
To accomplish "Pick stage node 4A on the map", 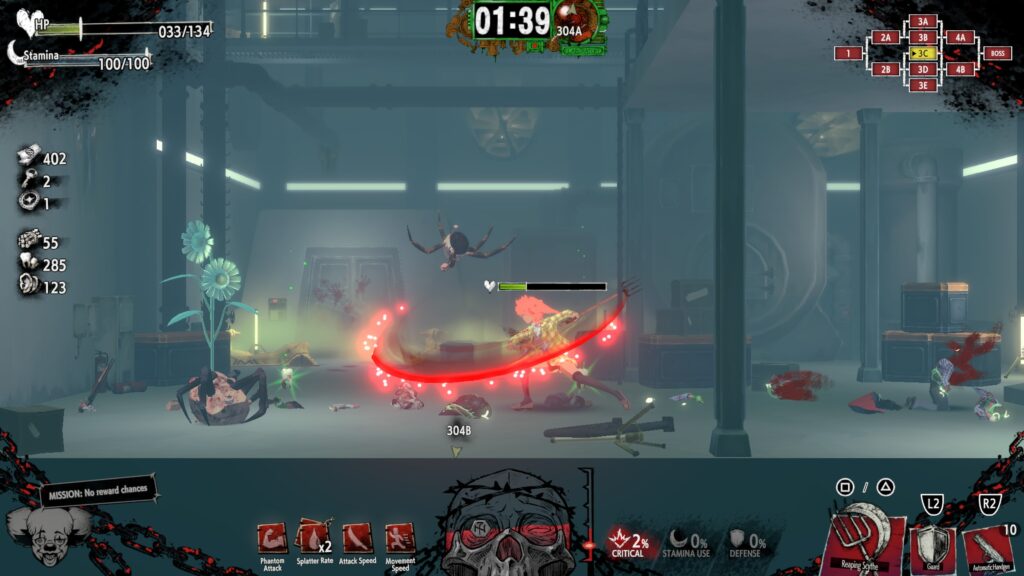I will tap(960, 37).
